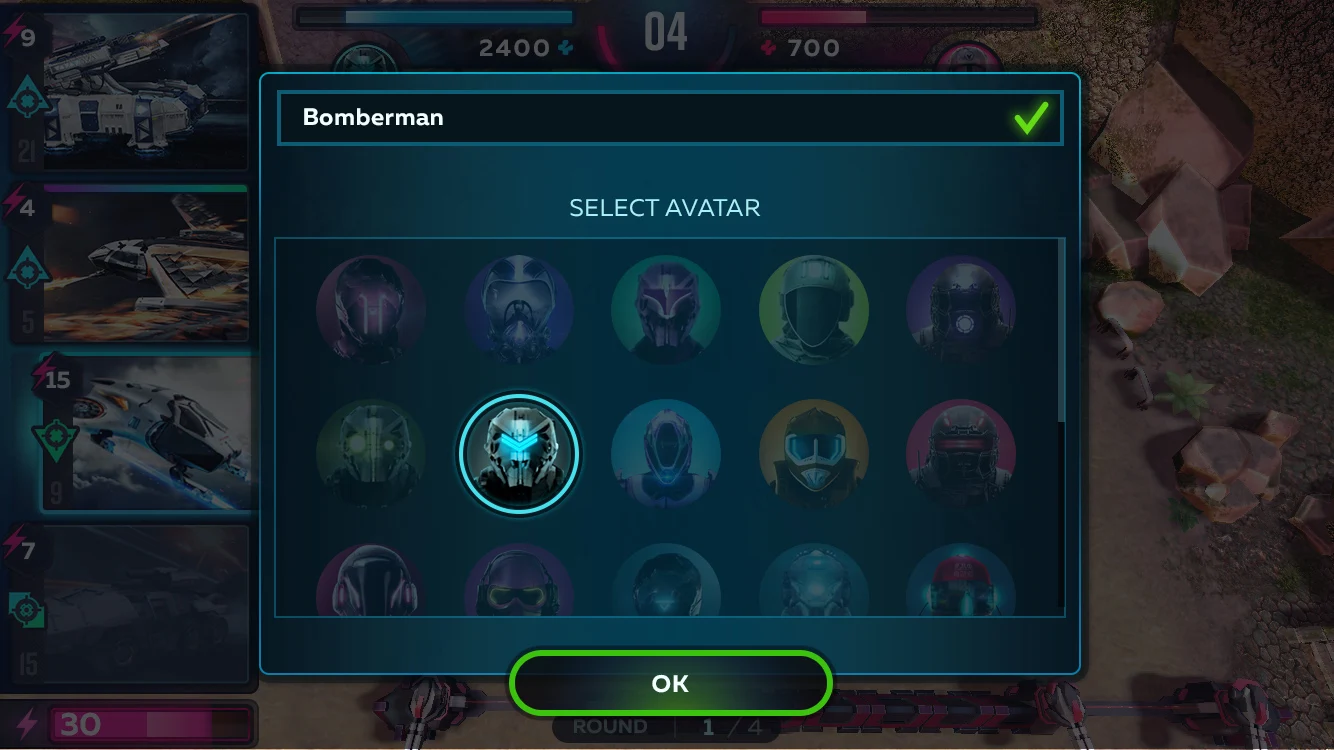1334x750 pixels.
Task: Pick the blank-visor pilot avatar on lime background
Action: point(813,310)
